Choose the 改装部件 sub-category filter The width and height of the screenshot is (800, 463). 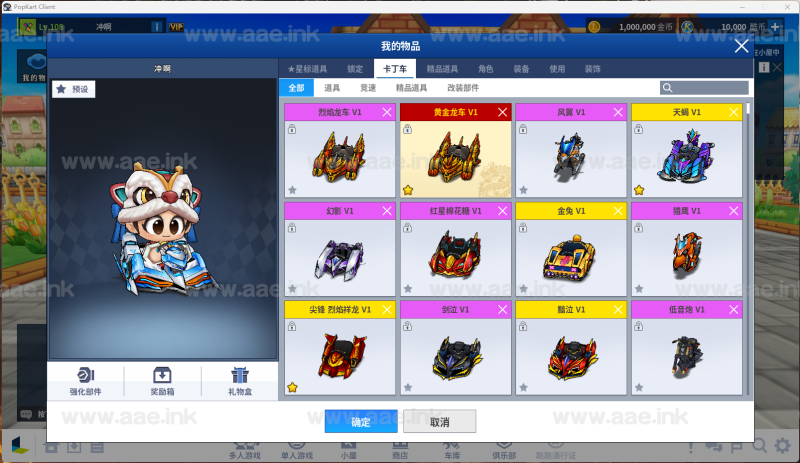coord(462,88)
